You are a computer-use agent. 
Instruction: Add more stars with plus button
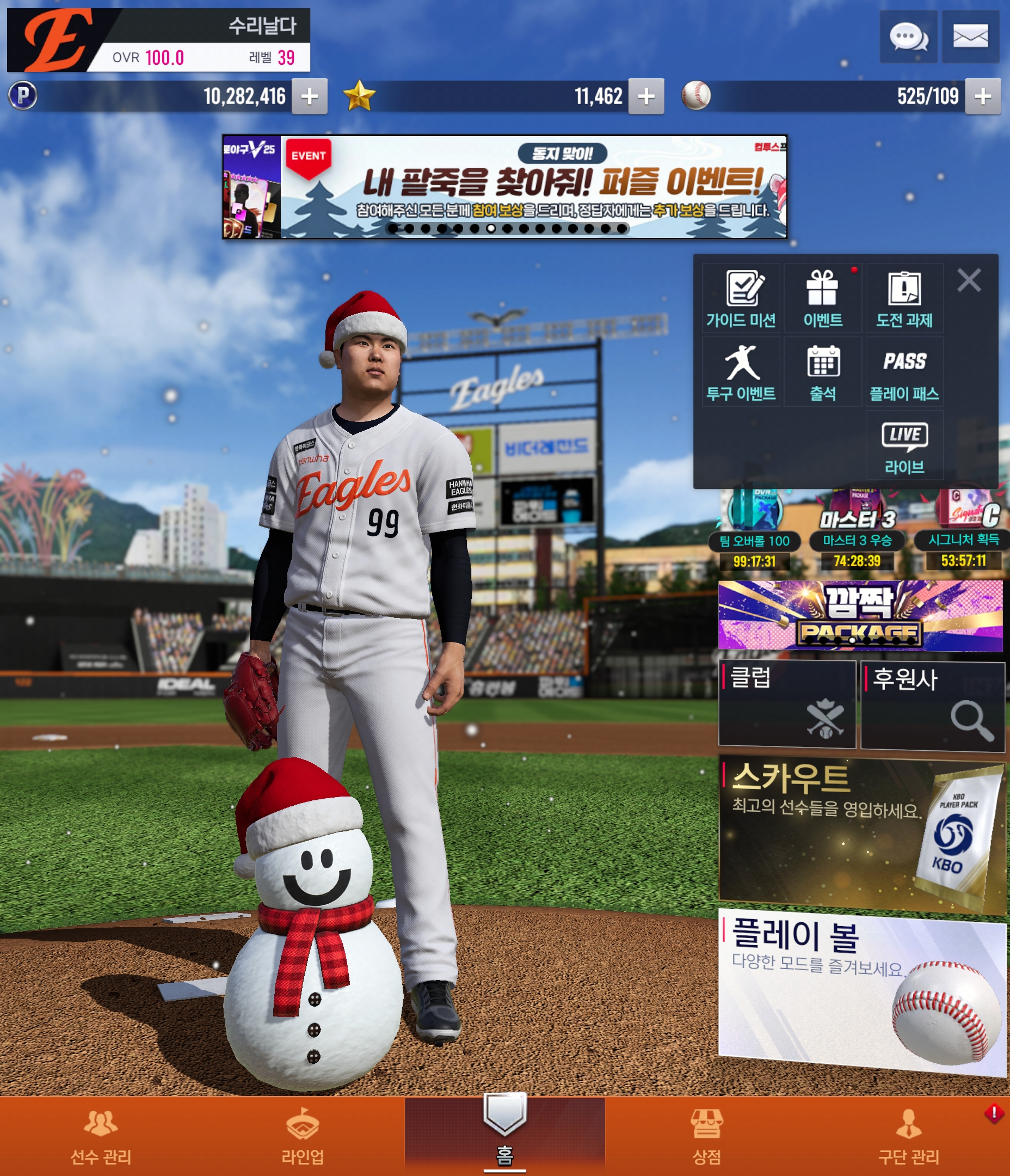pyautogui.click(x=646, y=96)
